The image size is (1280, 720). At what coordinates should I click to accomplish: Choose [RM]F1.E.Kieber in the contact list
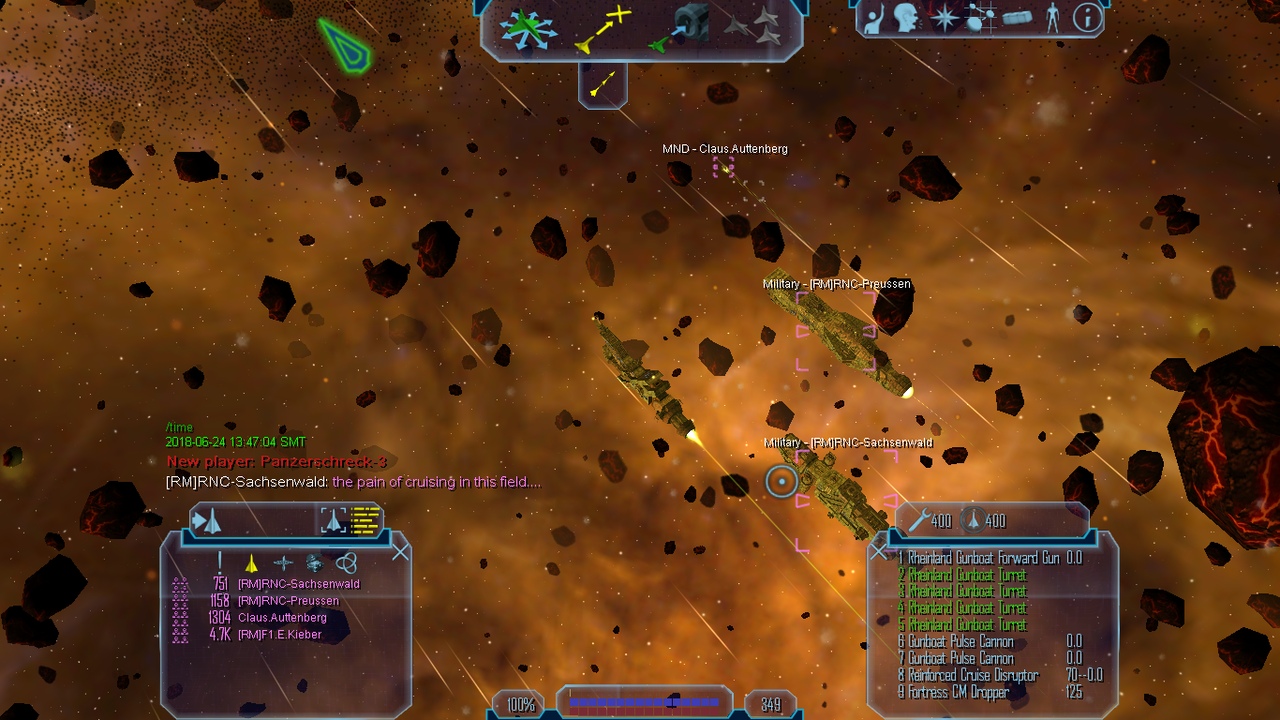tap(279, 635)
